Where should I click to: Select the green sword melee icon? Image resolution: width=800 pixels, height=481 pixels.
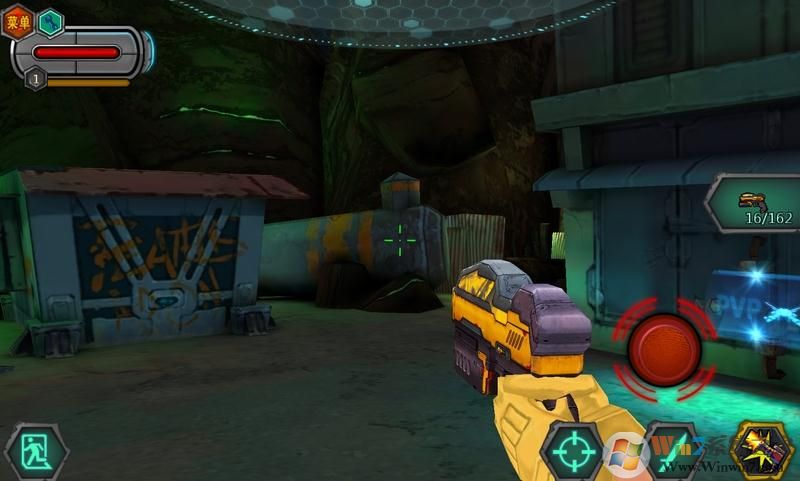click(x=670, y=450)
